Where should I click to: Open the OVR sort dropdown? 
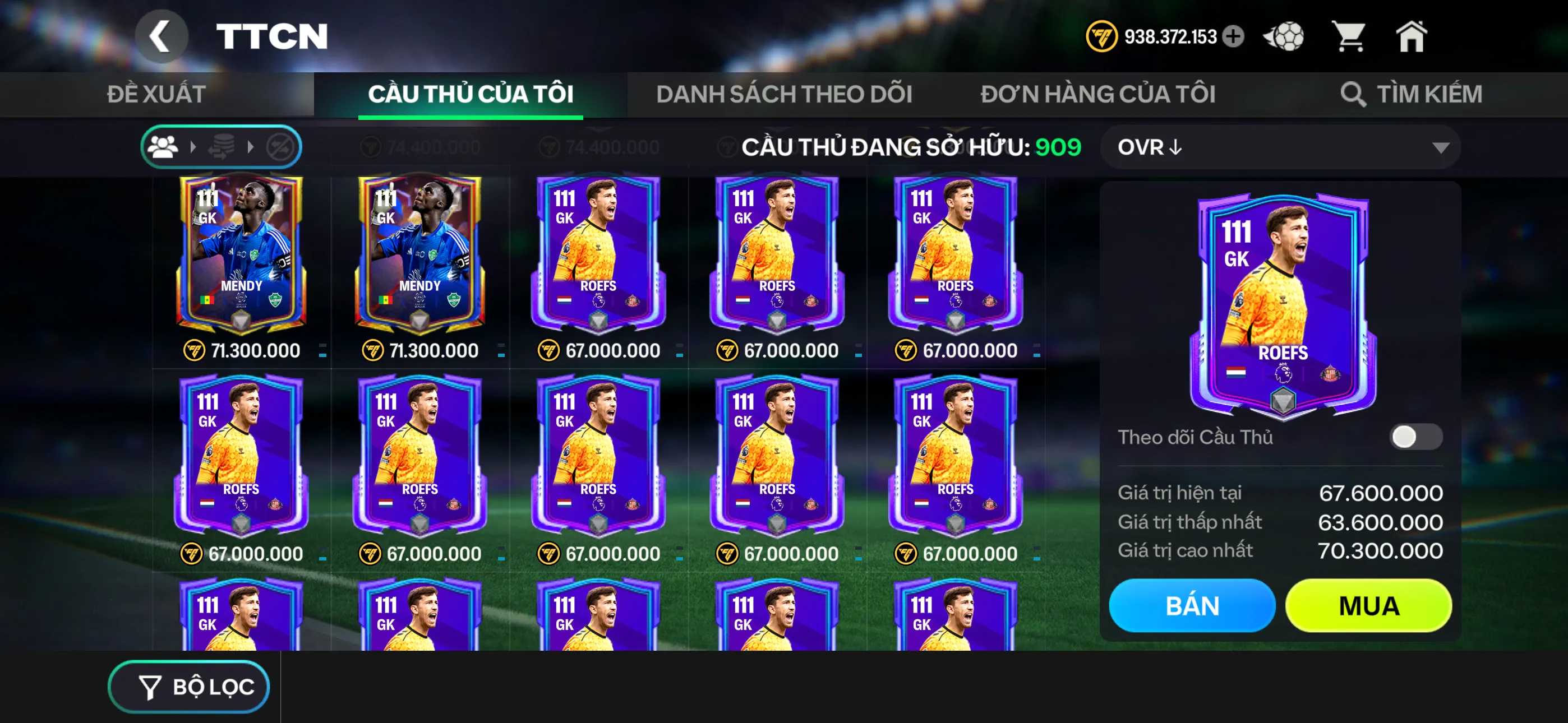pos(1278,146)
